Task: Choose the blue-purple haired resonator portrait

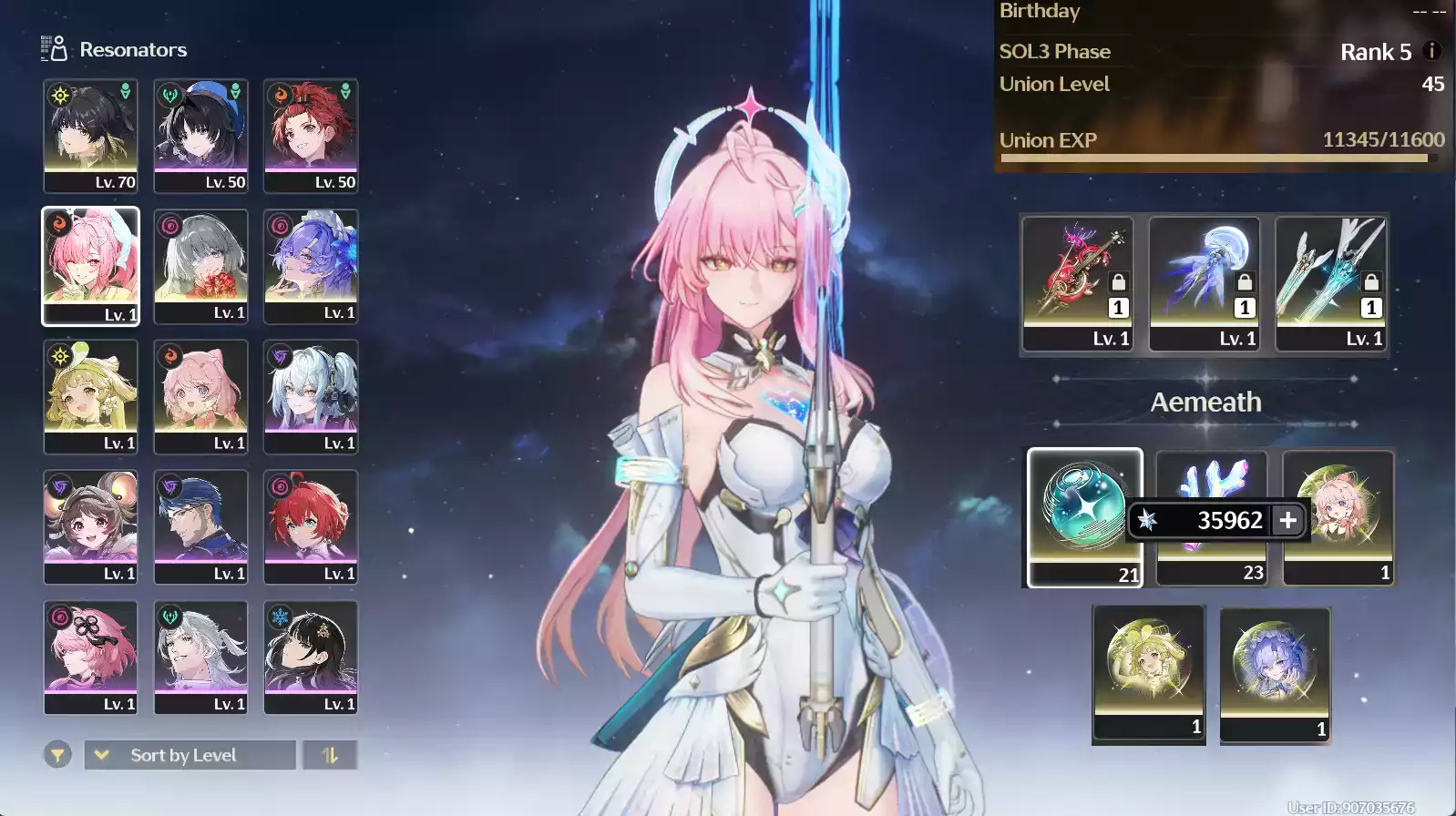Action: [311, 265]
